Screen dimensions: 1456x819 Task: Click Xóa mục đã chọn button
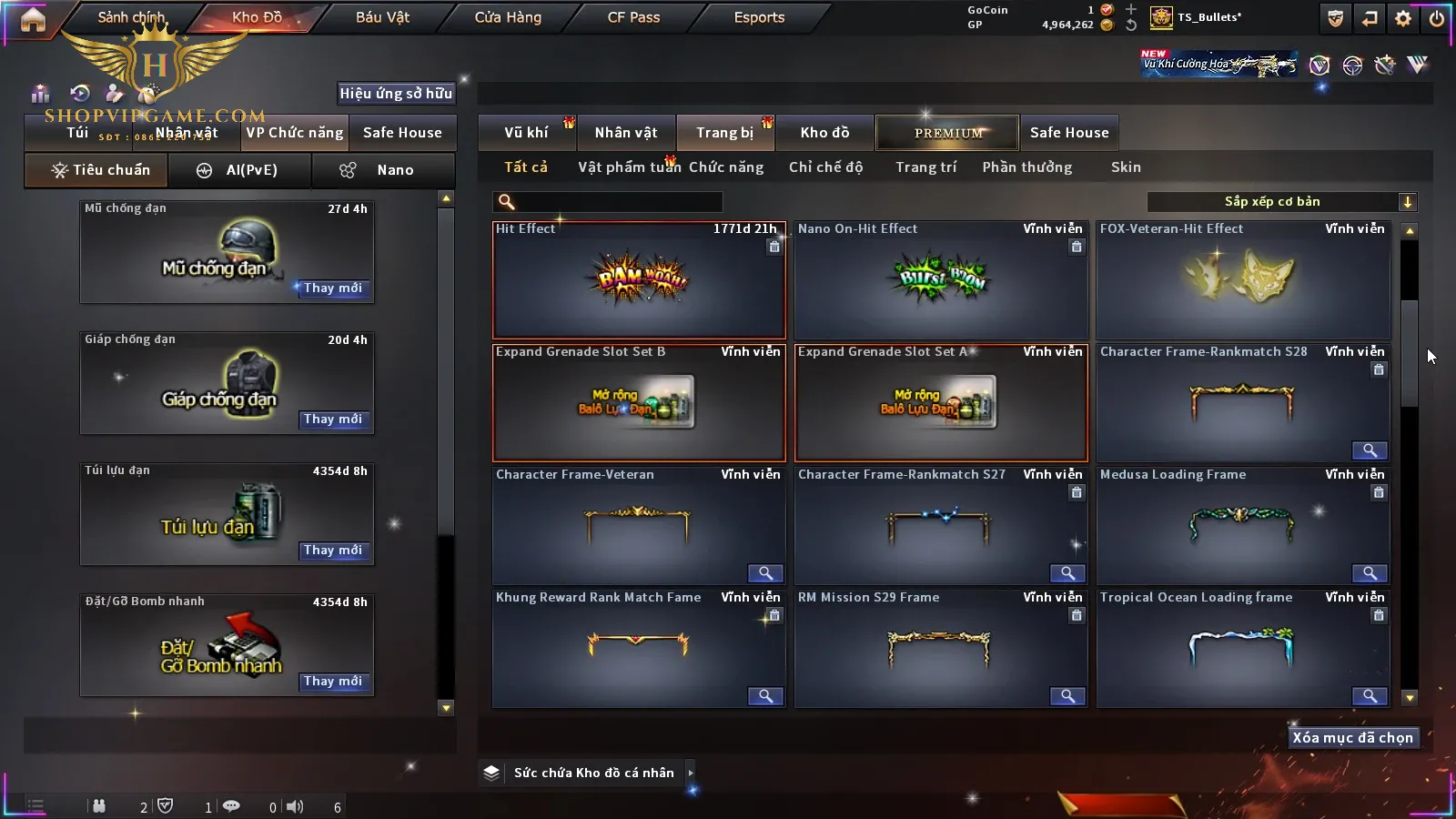[1352, 738]
